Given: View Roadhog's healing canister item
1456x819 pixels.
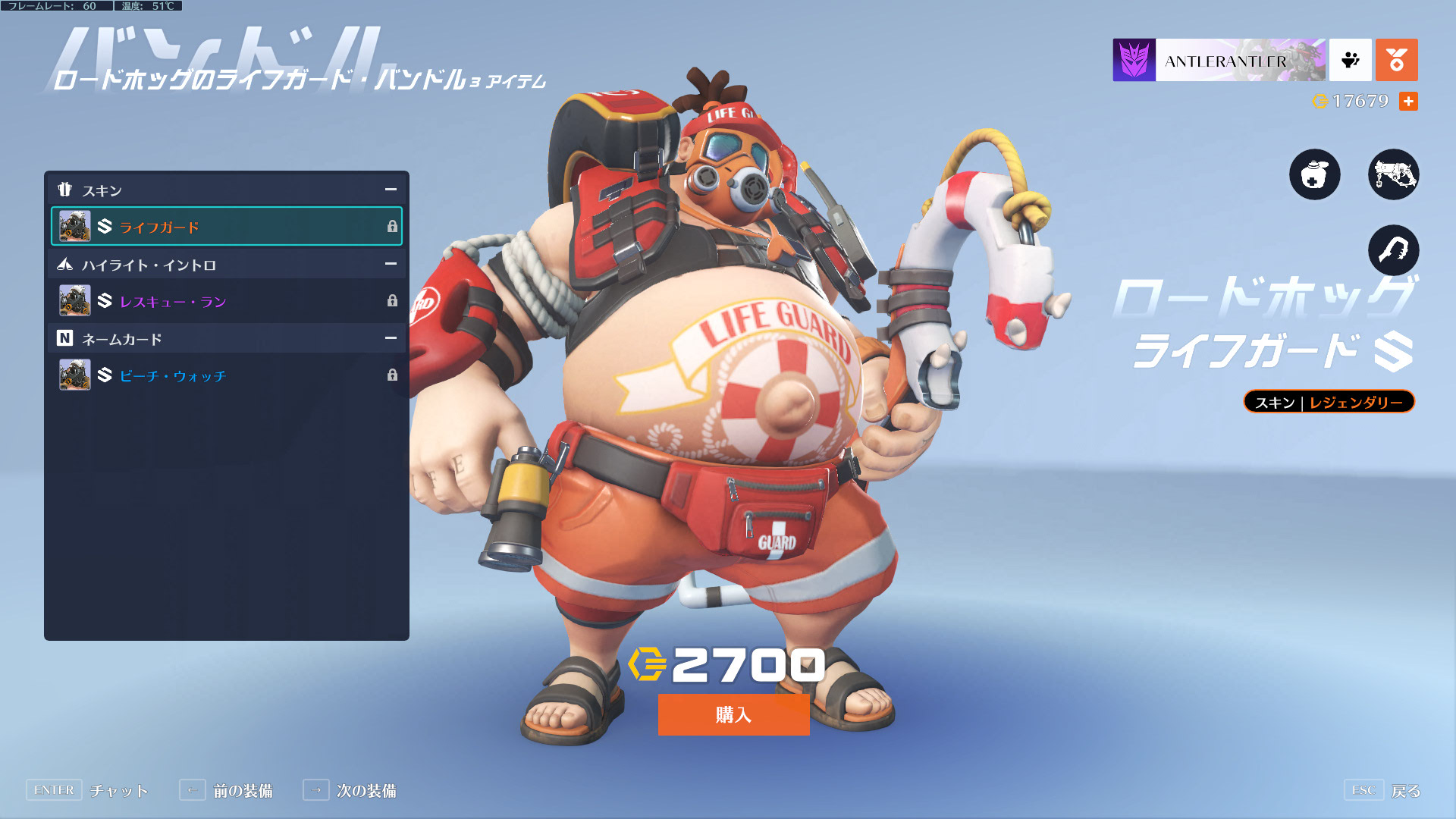Looking at the screenshot, I should 1314,174.
